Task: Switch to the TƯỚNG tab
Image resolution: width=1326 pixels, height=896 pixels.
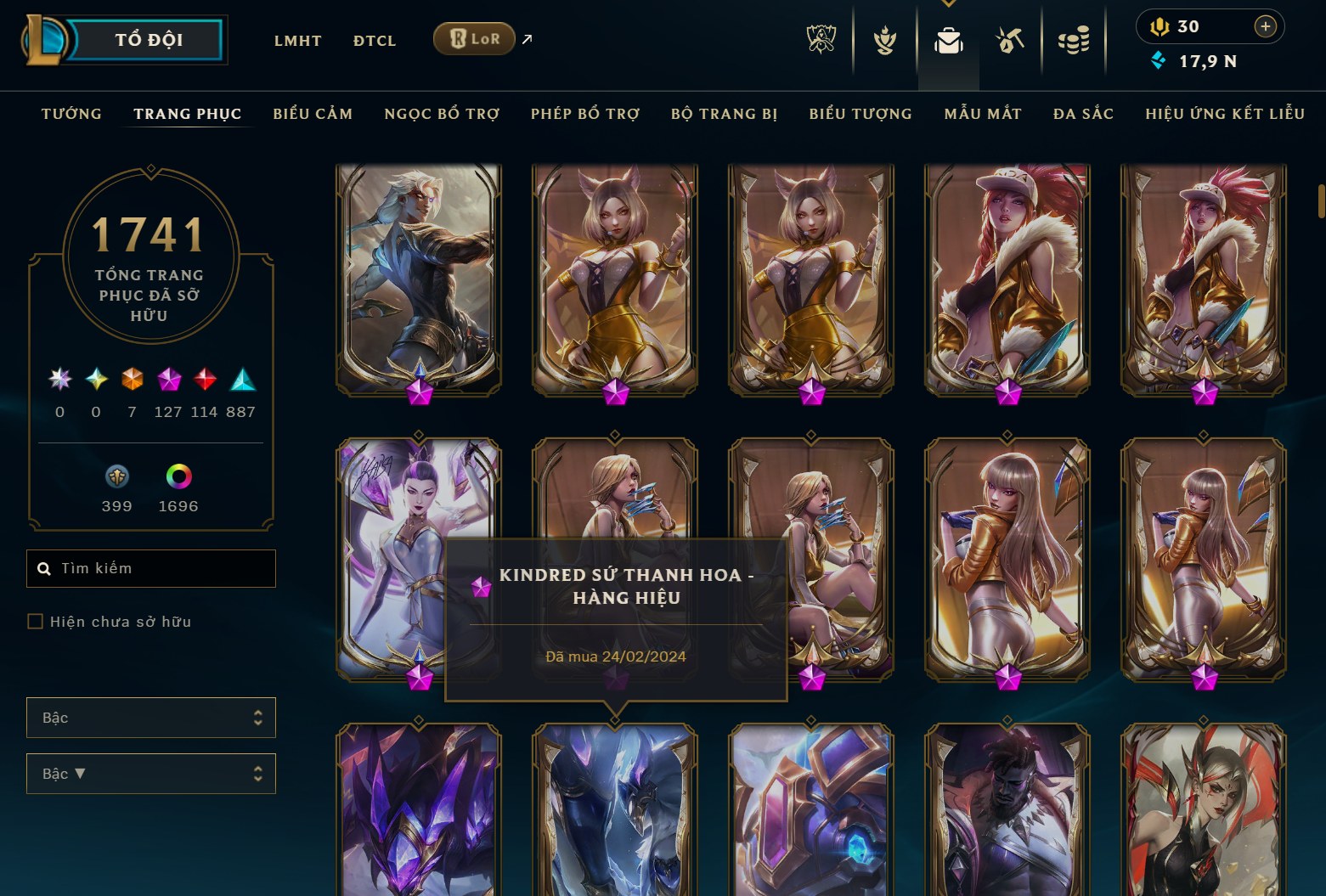Action: (x=71, y=113)
